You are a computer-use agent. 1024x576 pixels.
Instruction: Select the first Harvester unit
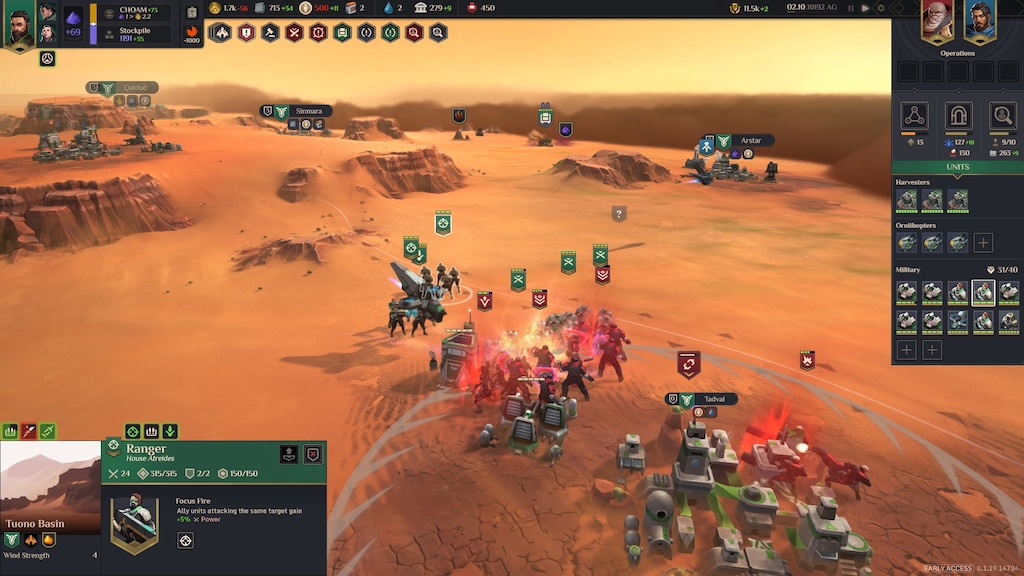(x=906, y=200)
